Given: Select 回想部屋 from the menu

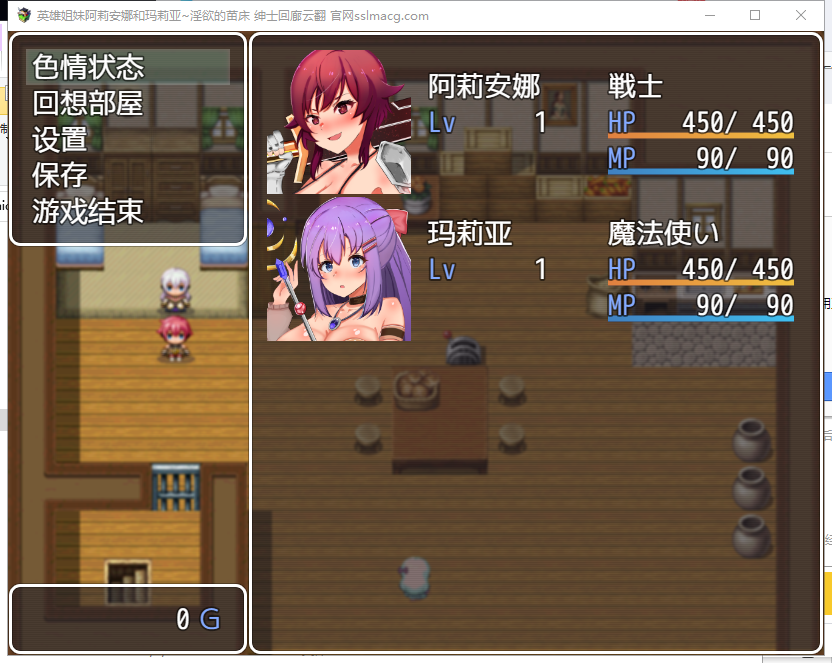Looking at the screenshot, I should pyautogui.click(x=88, y=103).
